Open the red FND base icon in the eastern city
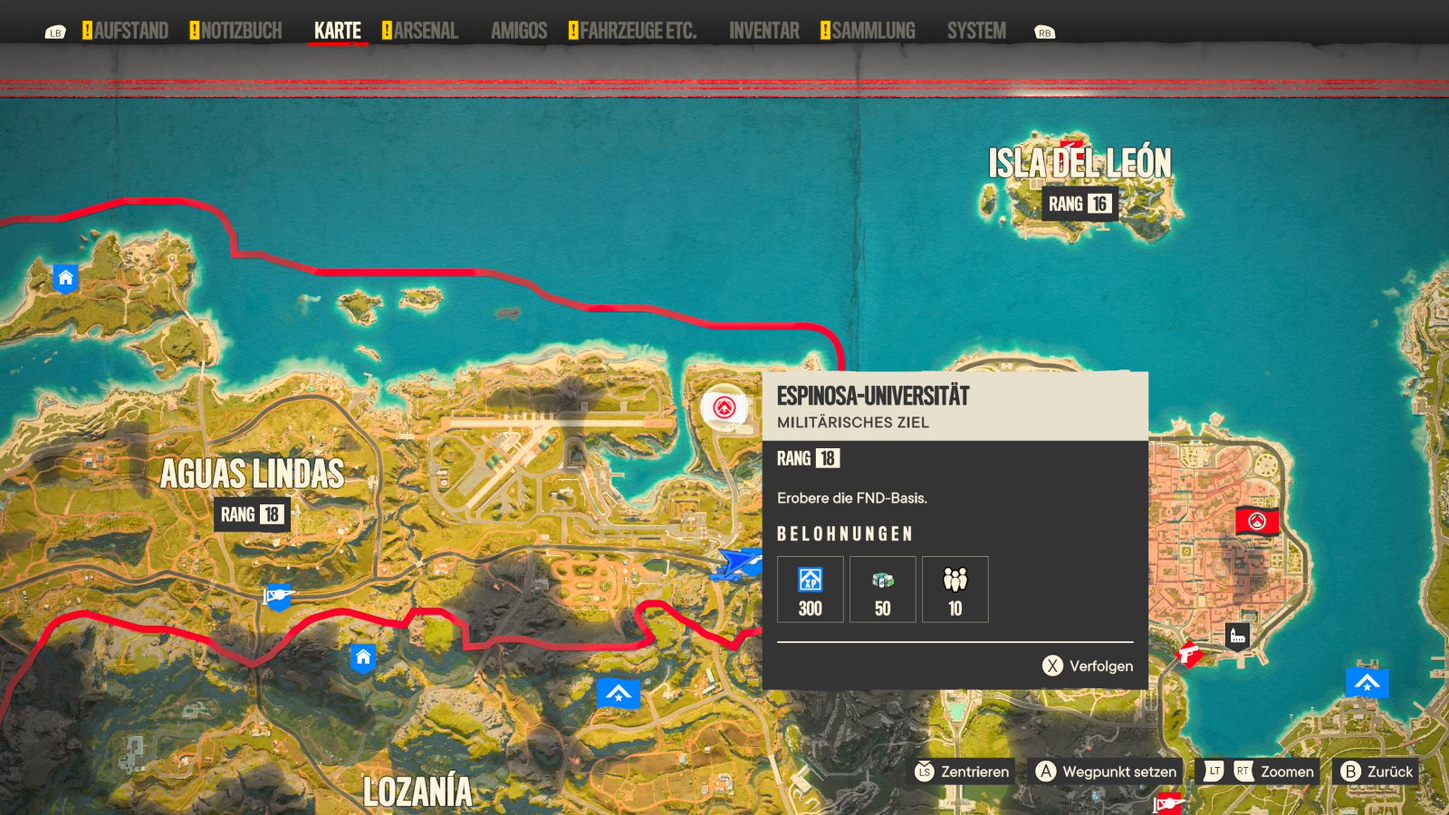This screenshot has height=815, width=1449. pos(1256,520)
